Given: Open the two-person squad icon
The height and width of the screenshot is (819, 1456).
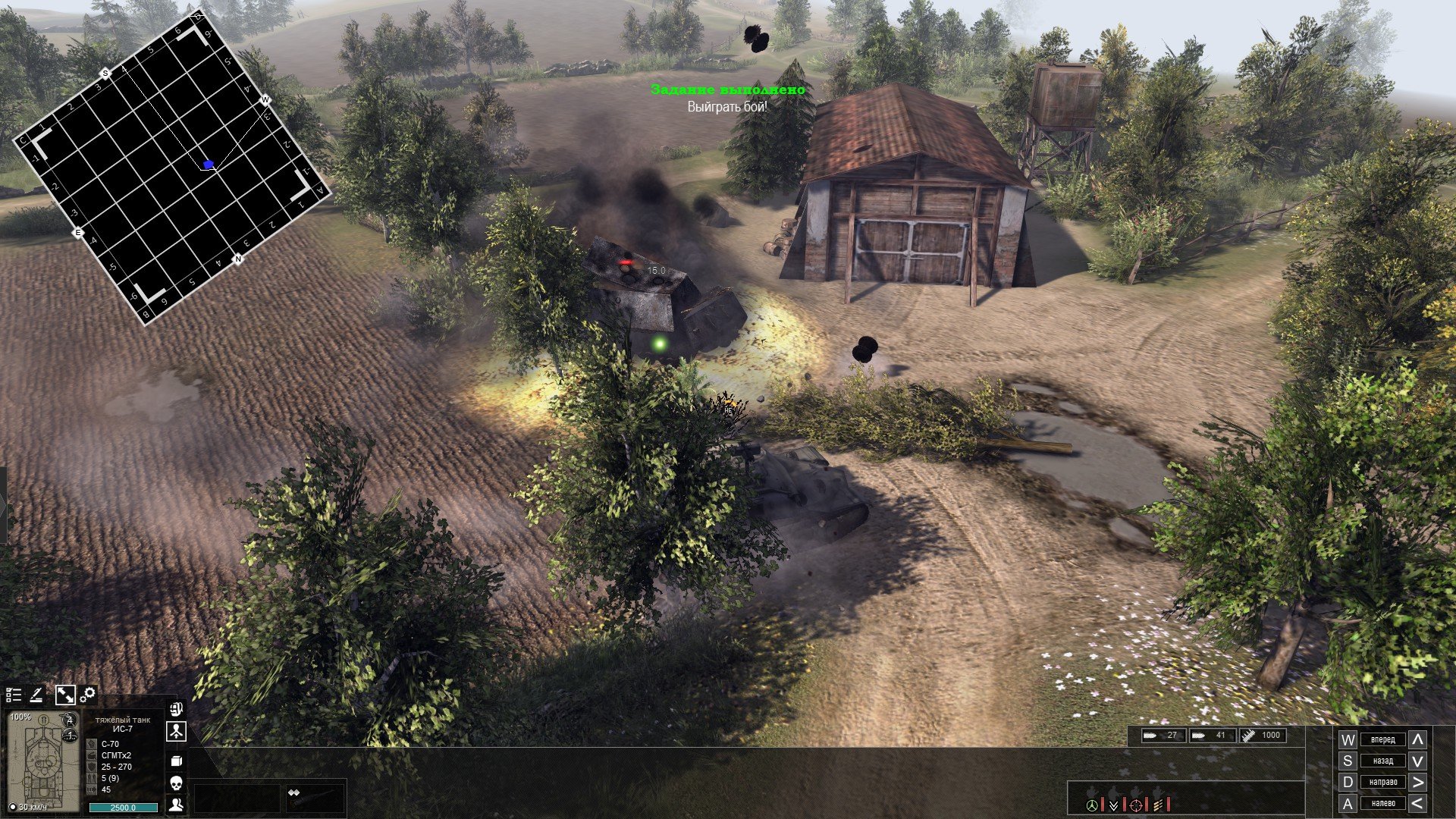Looking at the screenshot, I should pyautogui.click(x=176, y=805).
